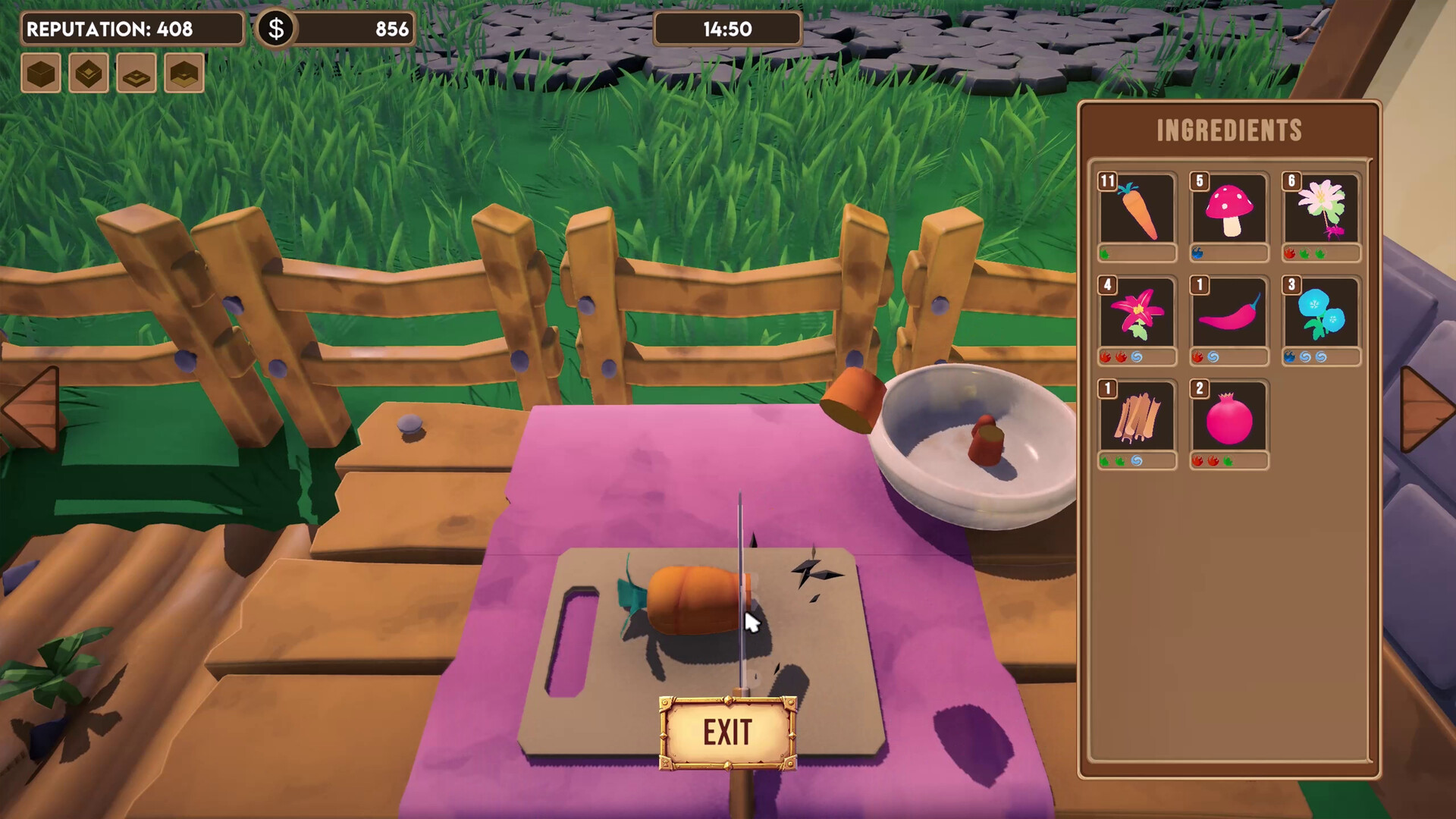Screen dimensions: 1456x819
Task: Select the mushroom ingredient
Action: pyautogui.click(x=1228, y=212)
